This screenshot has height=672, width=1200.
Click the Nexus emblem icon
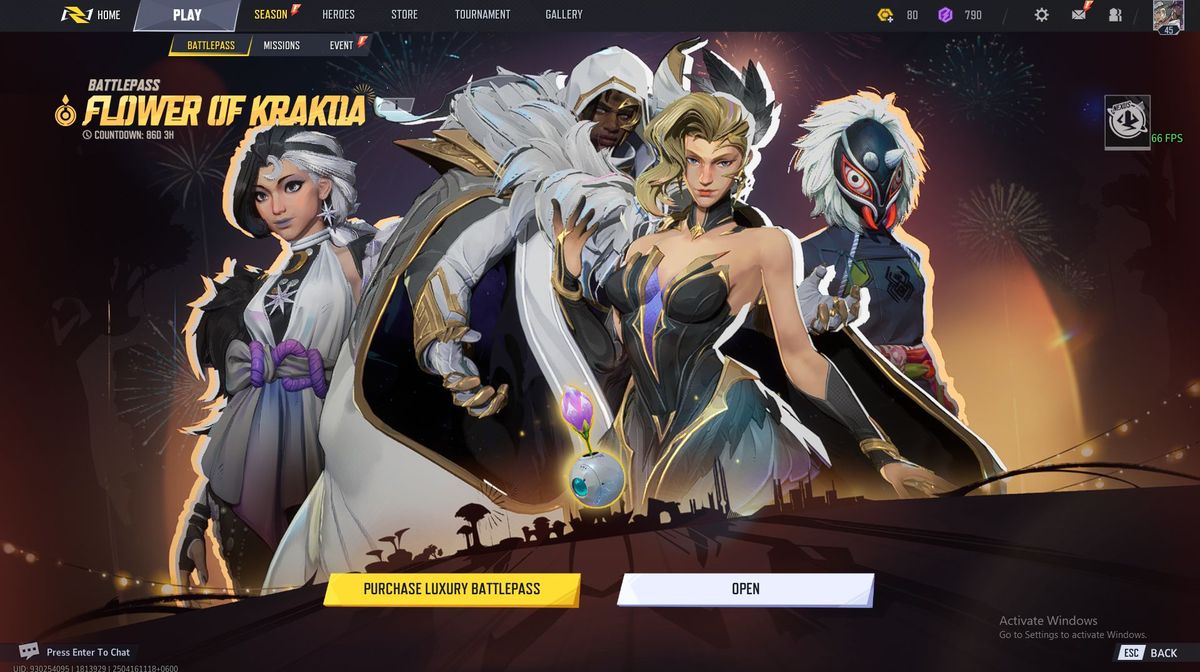pos(1127,122)
